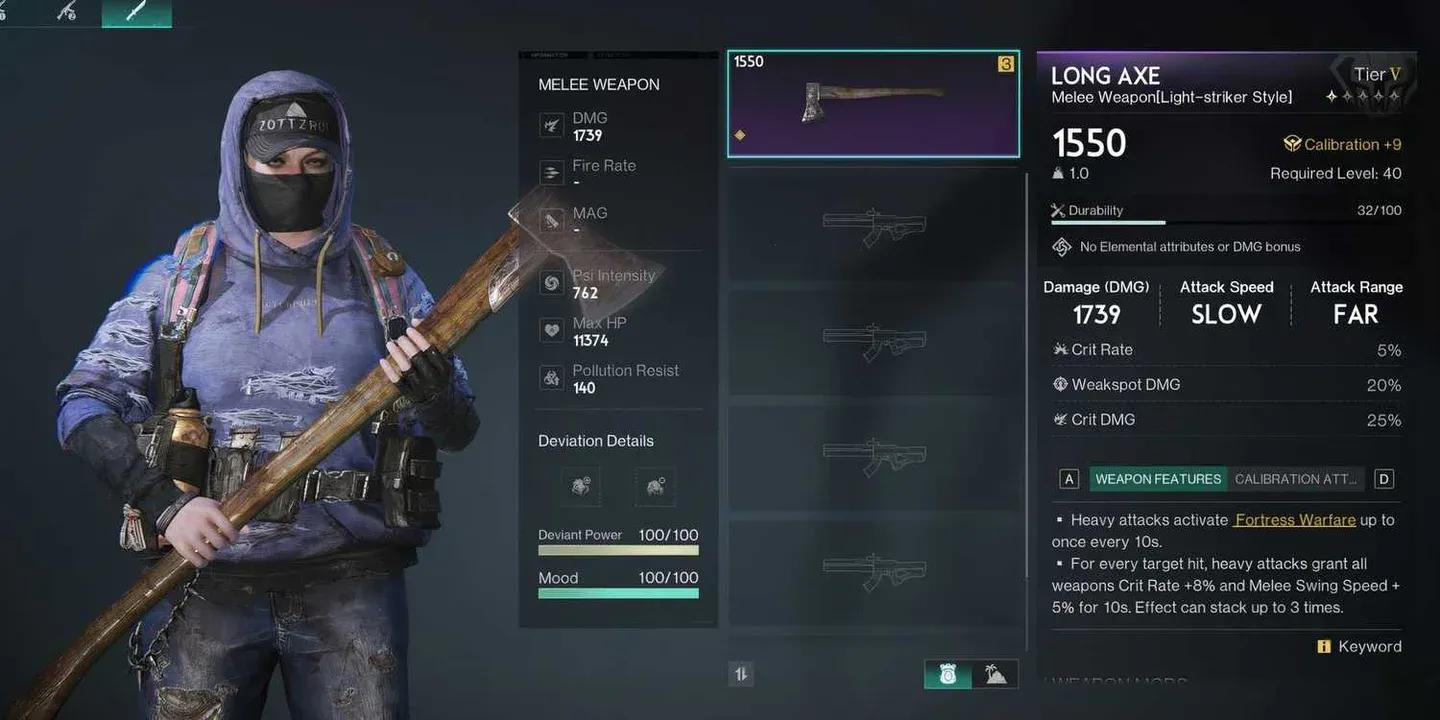1440x720 pixels.
Task: Open the sort order icon below the weapon list
Action: 740,674
